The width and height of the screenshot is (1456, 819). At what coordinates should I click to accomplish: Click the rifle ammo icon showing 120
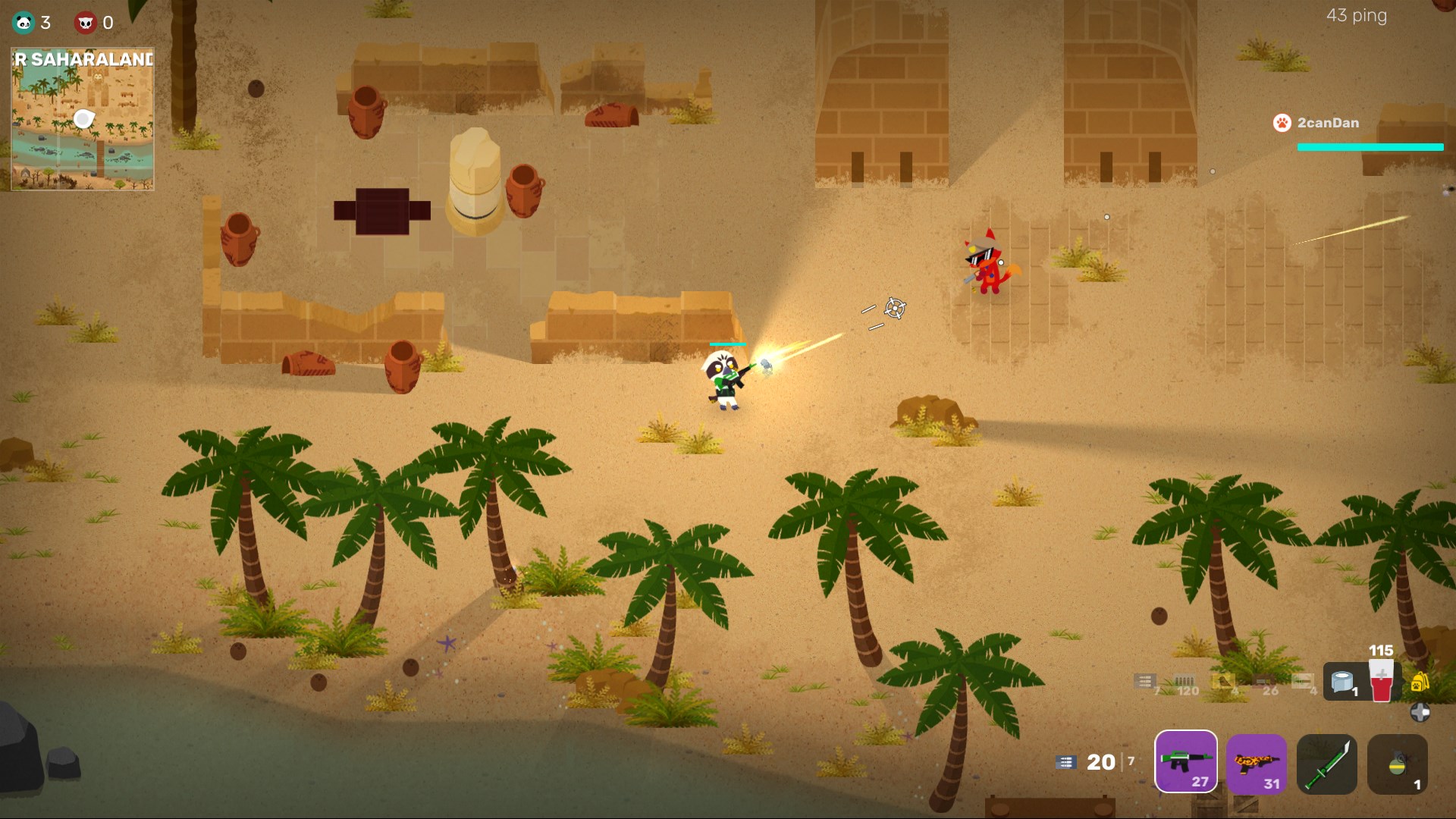tap(1183, 680)
